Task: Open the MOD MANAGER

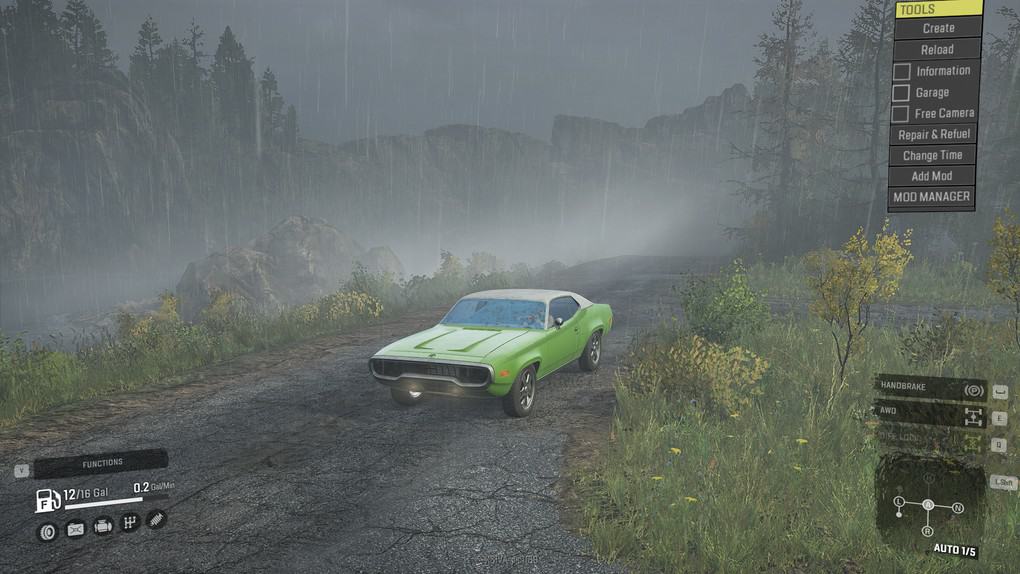Action: point(931,197)
